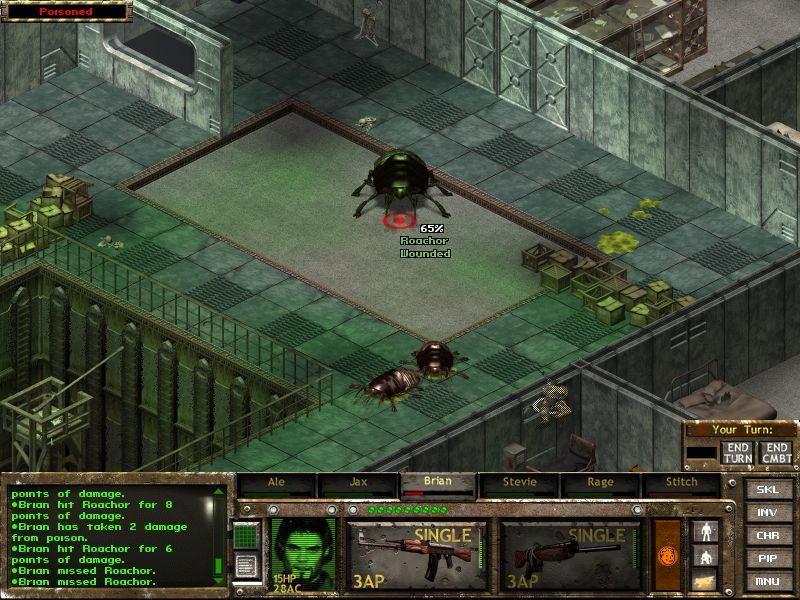Image resolution: width=800 pixels, height=600 pixels.
Task: Toggle the orange sentry mode panel
Action: [x=666, y=555]
